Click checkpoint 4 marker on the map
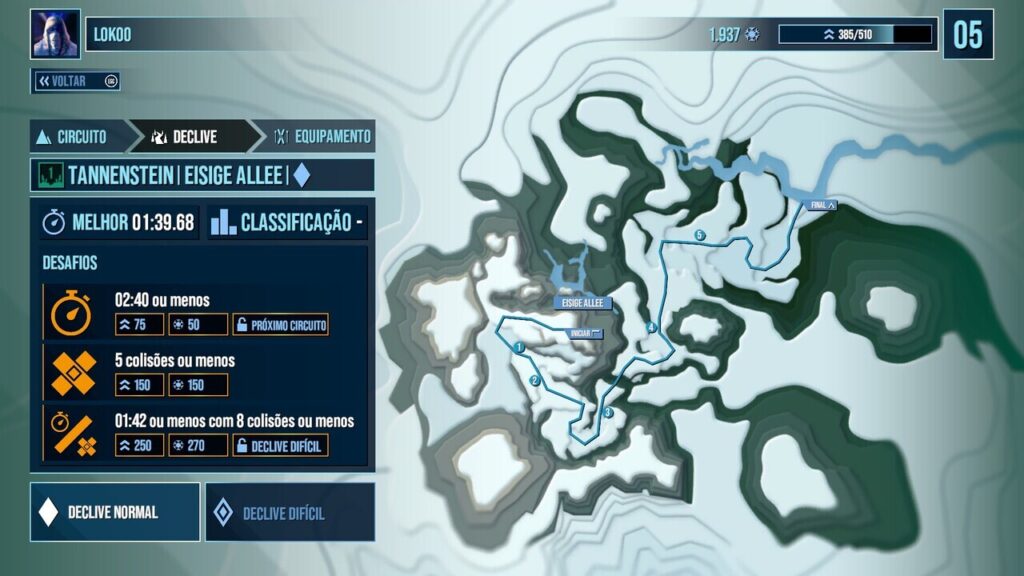Viewport: 1024px width, 576px height. pos(651,327)
